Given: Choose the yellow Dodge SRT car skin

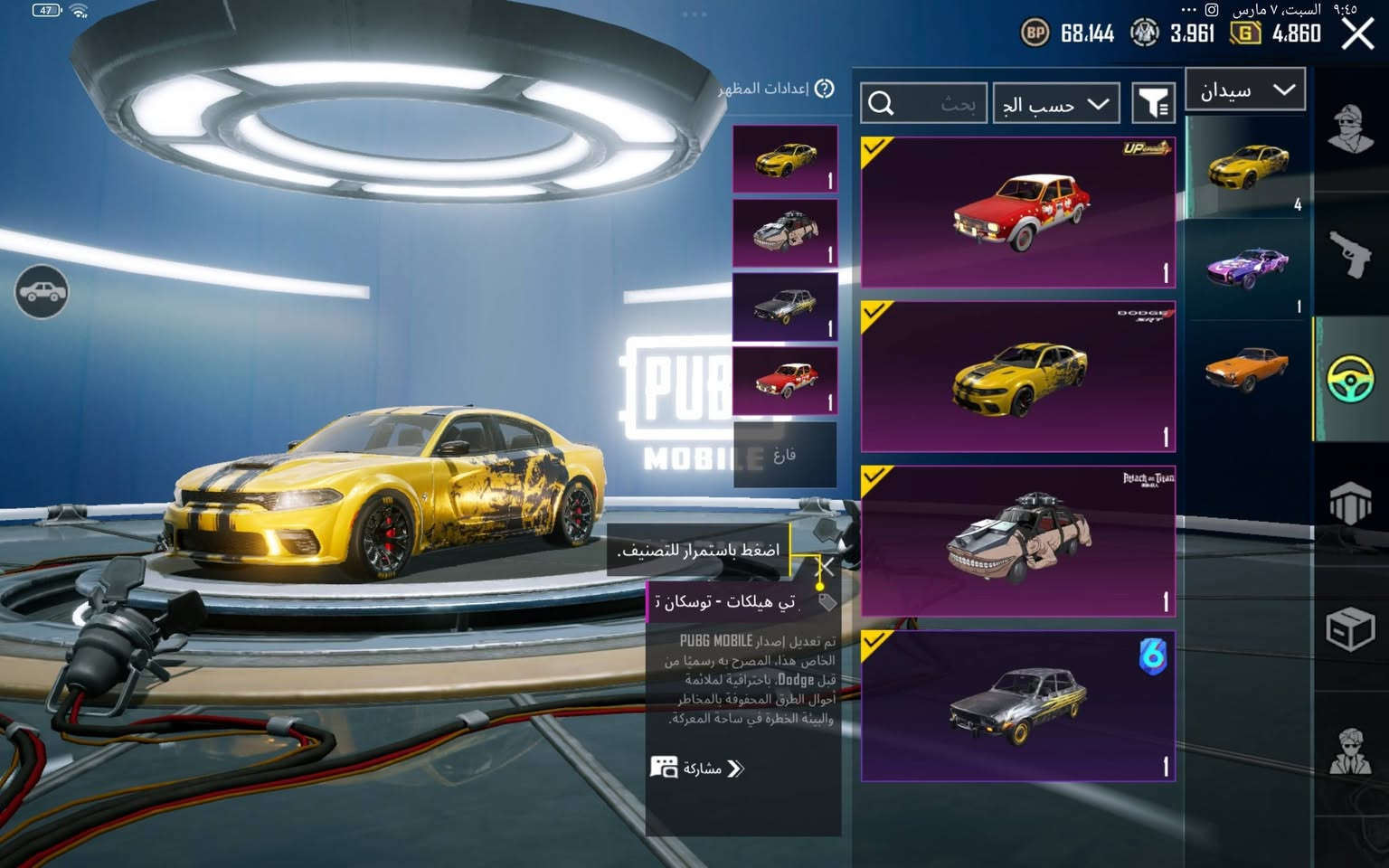Looking at the screenshot, I should 1018,377.
